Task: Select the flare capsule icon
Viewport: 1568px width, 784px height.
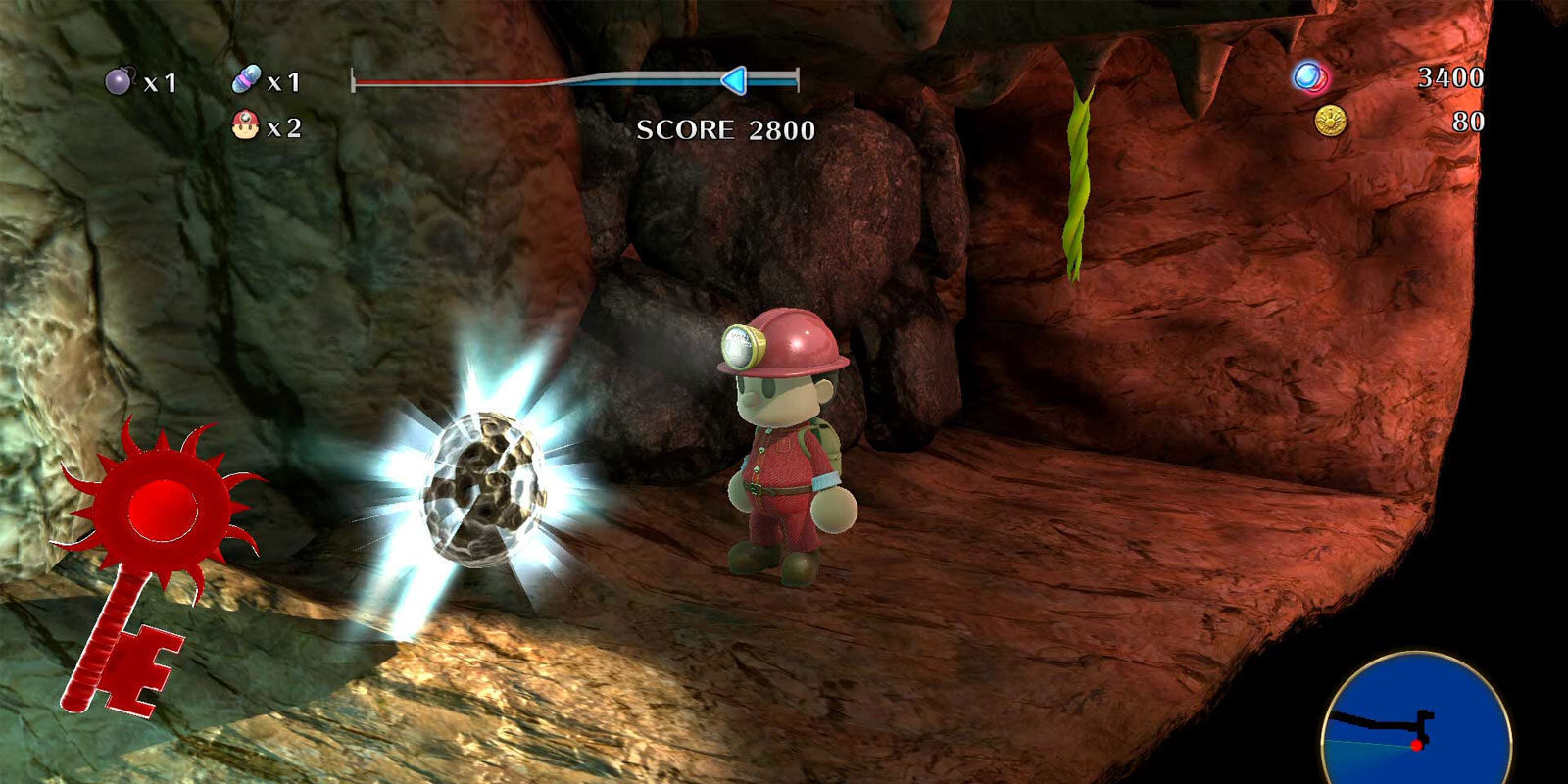Action: click(247, 80)
